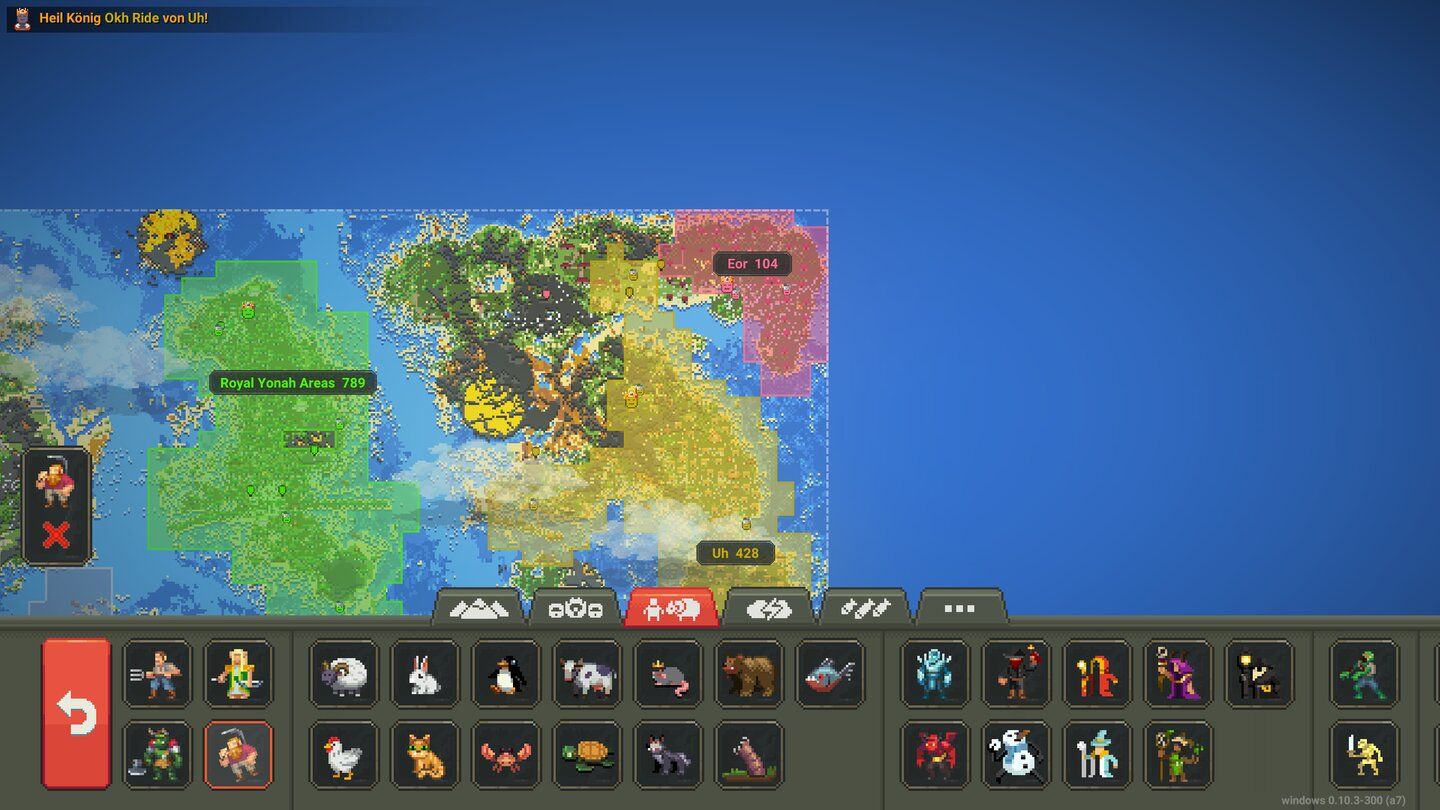Screen dimensions: 1440x810
Task: Spawn a bear
Action: pyautogui.click(x=749, y=675)
